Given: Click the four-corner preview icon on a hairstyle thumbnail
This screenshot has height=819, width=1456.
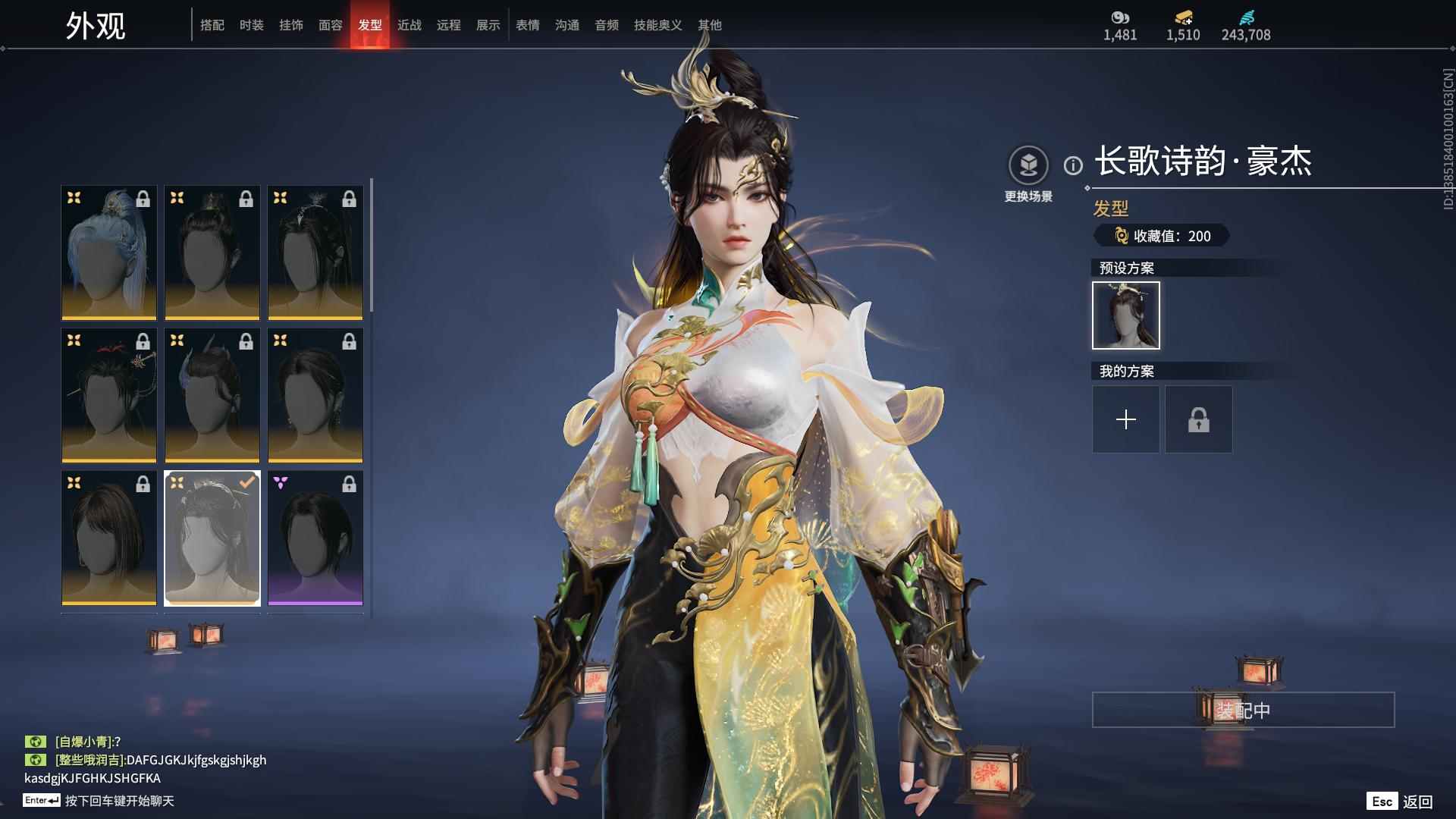Looking at the screenshot, I should click(x=74, y=199).
